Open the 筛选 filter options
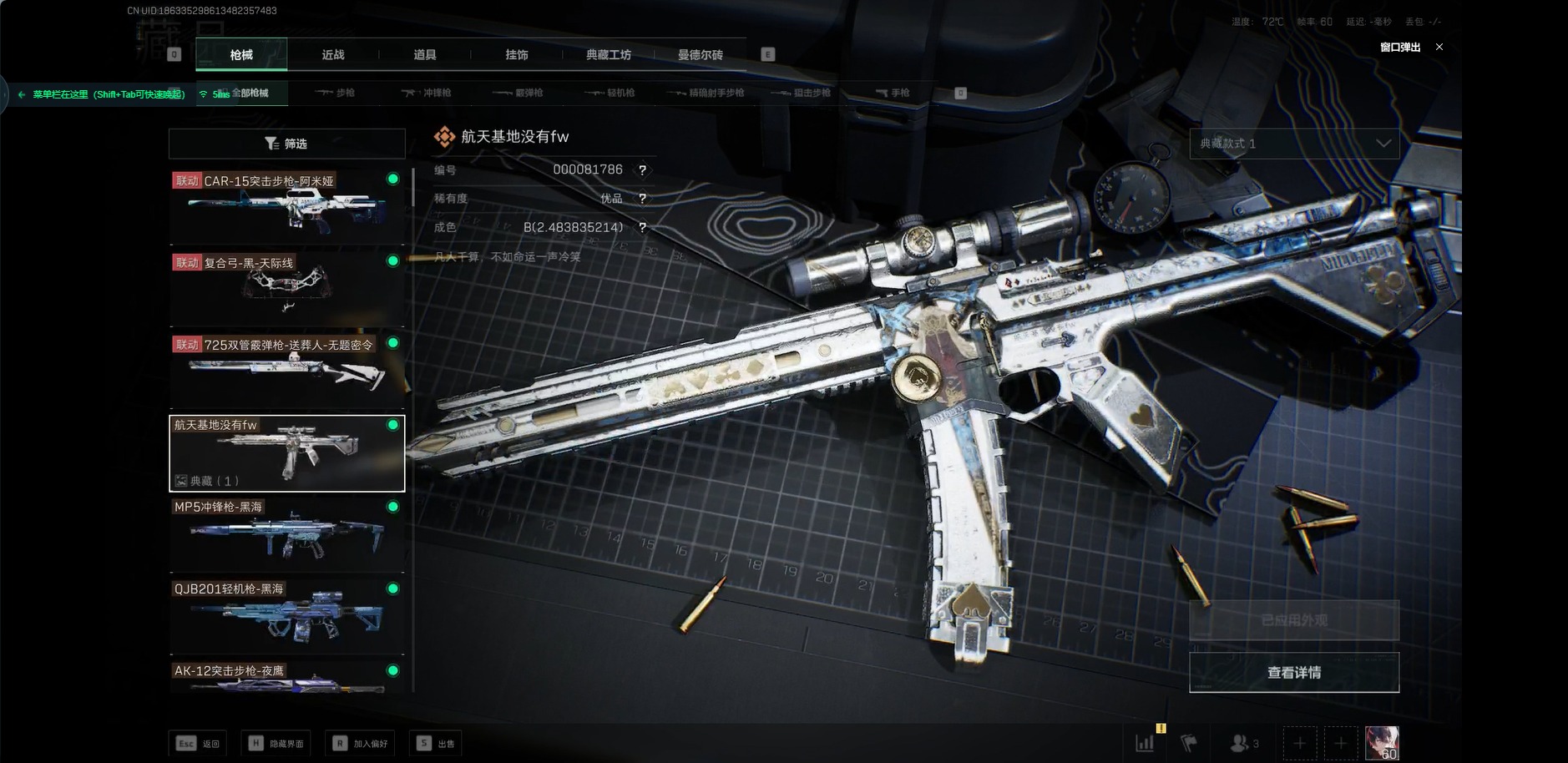Viewport: 1568px width, 763px height. 286,144
